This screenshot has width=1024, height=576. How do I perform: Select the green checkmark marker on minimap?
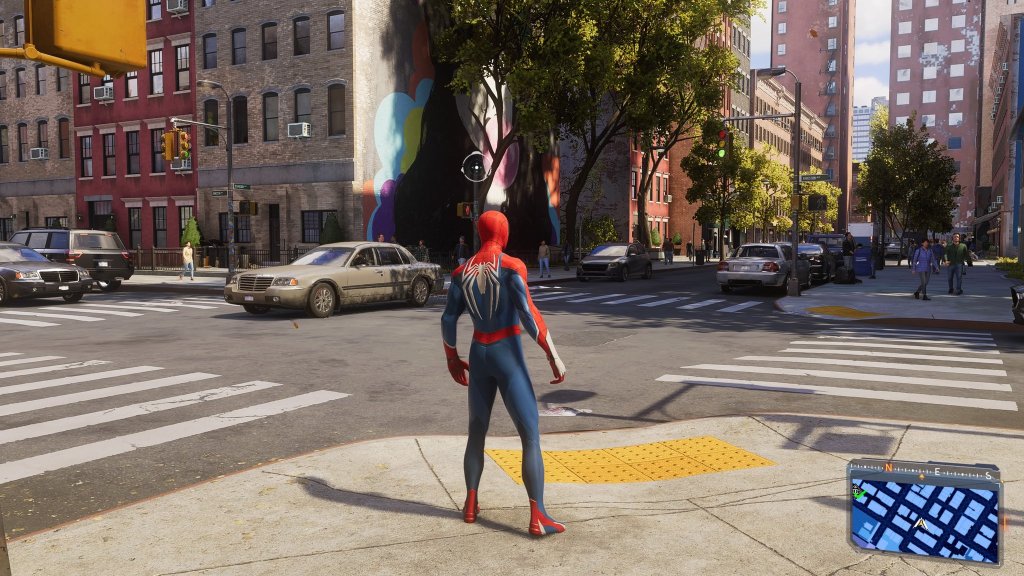(x=858, y=493)
